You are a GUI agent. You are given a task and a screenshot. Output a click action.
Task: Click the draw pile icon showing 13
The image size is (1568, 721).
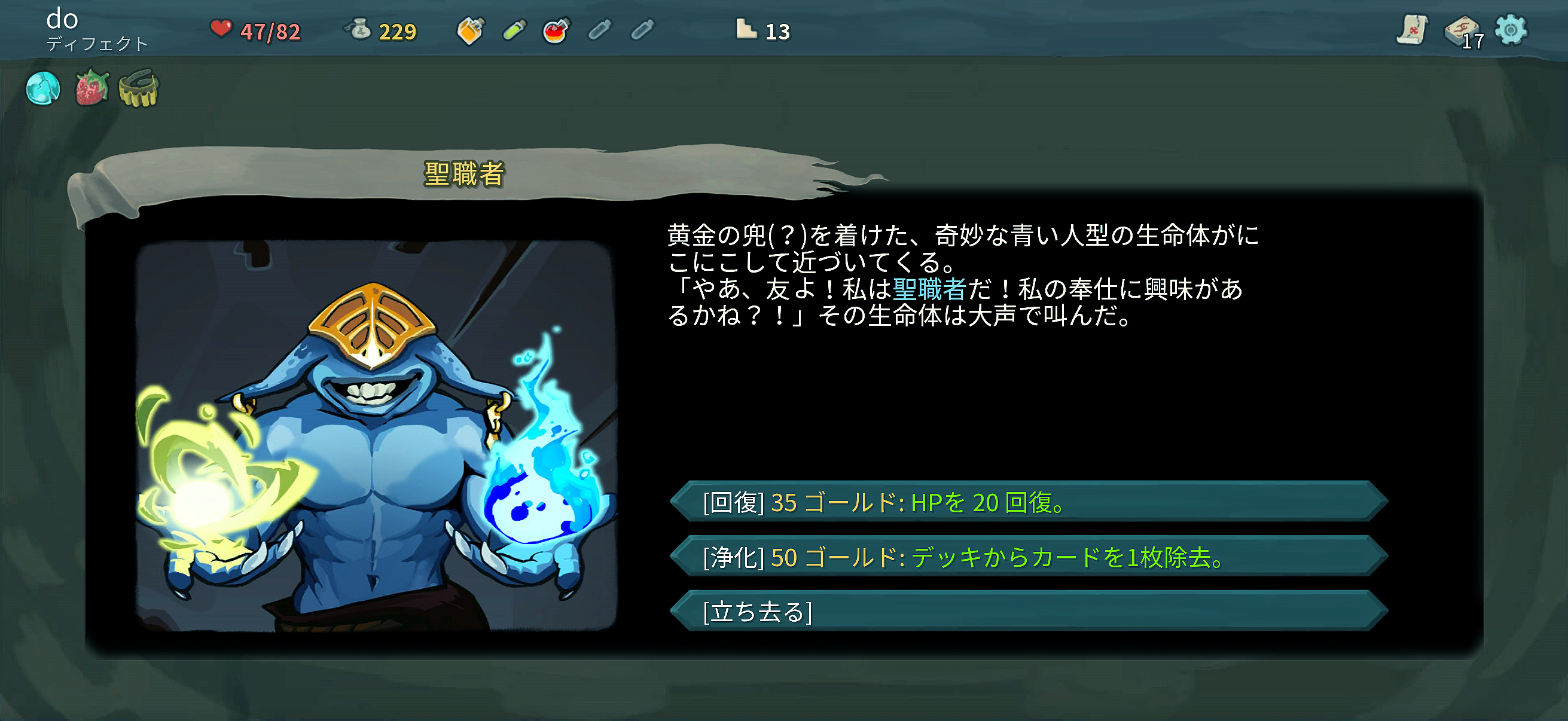click(x=747, y=29)
